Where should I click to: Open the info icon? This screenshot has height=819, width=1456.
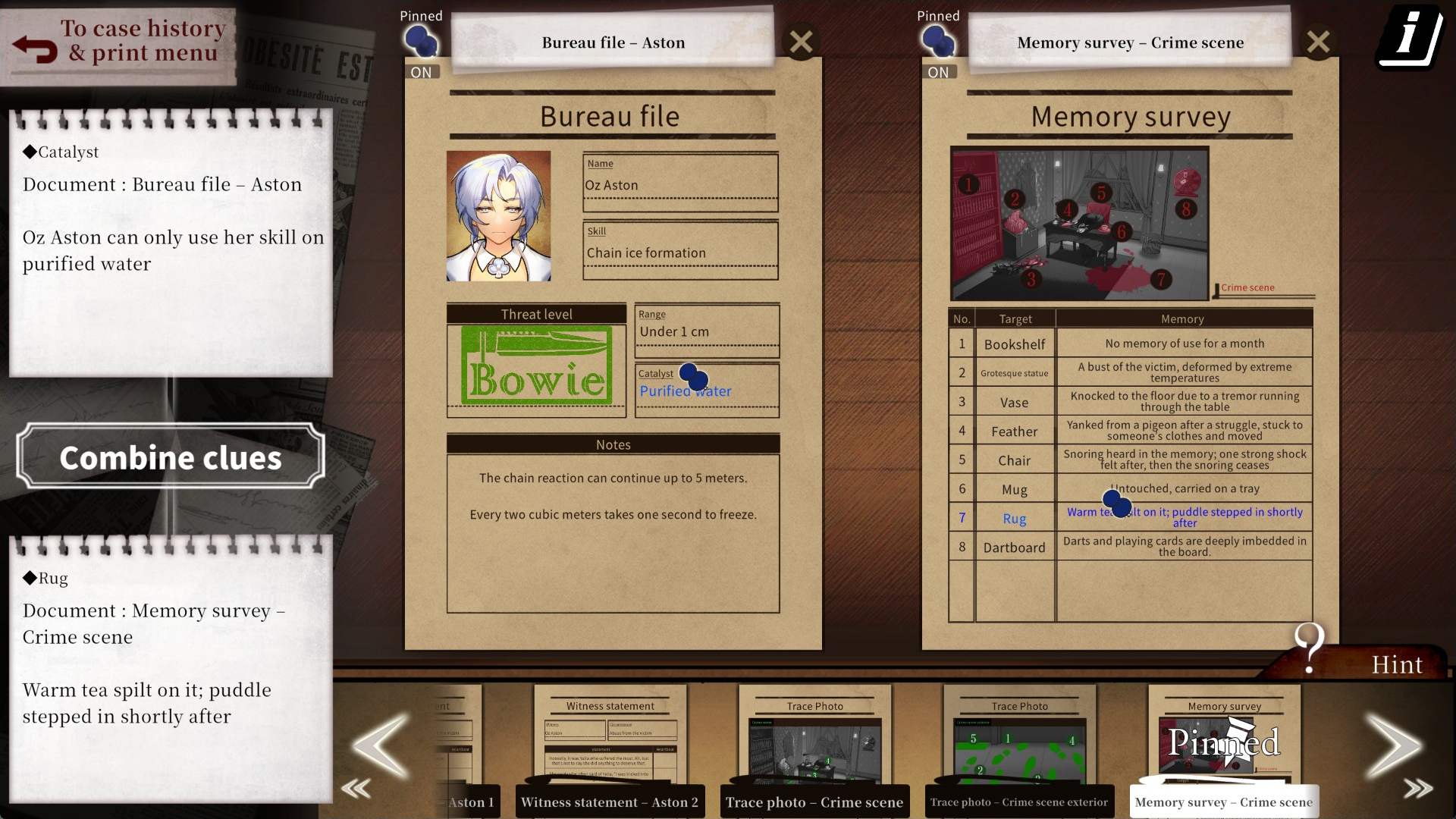[x=1409, y=36]
